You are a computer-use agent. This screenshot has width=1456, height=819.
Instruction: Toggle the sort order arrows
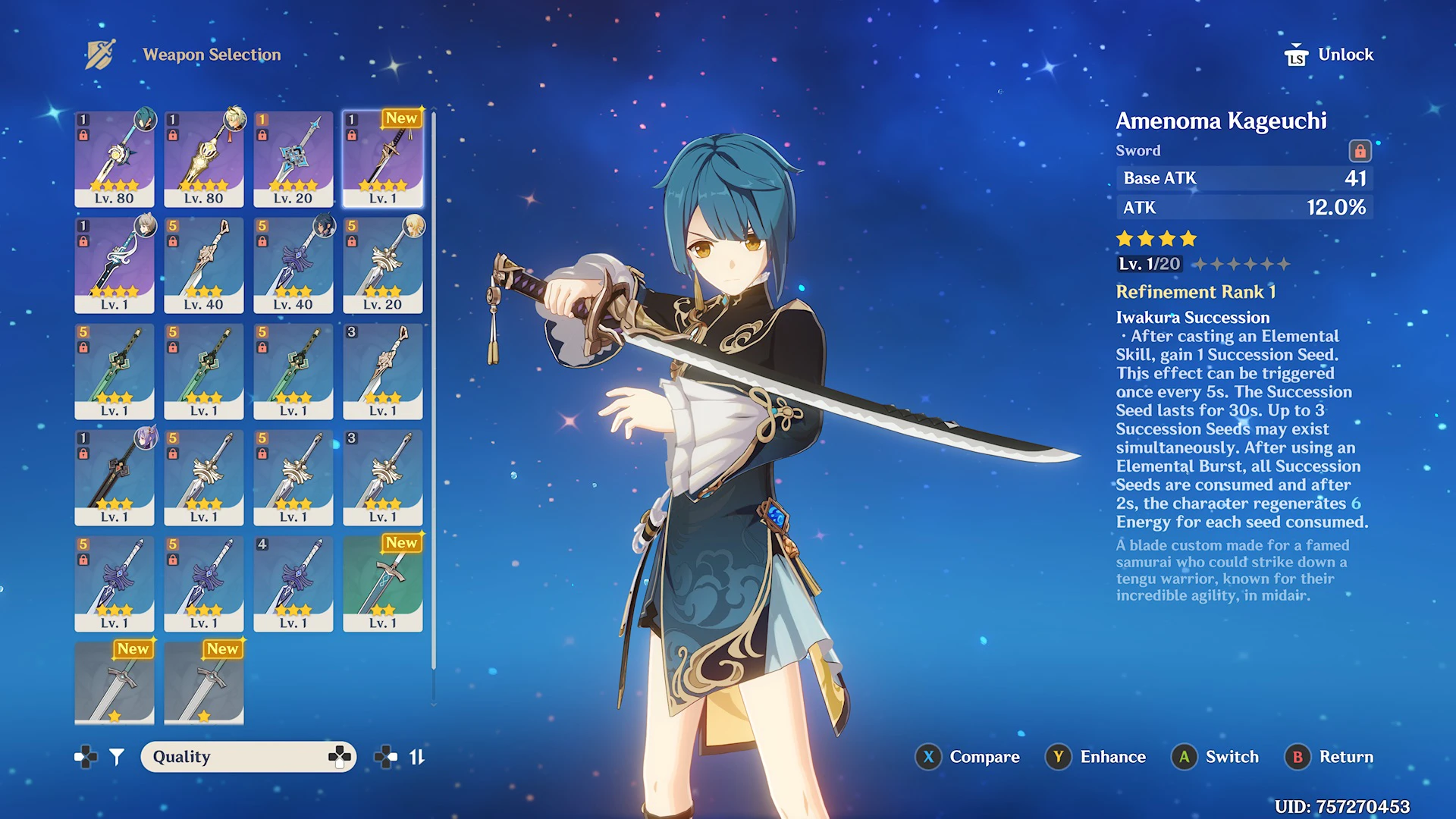click(417, 757)
